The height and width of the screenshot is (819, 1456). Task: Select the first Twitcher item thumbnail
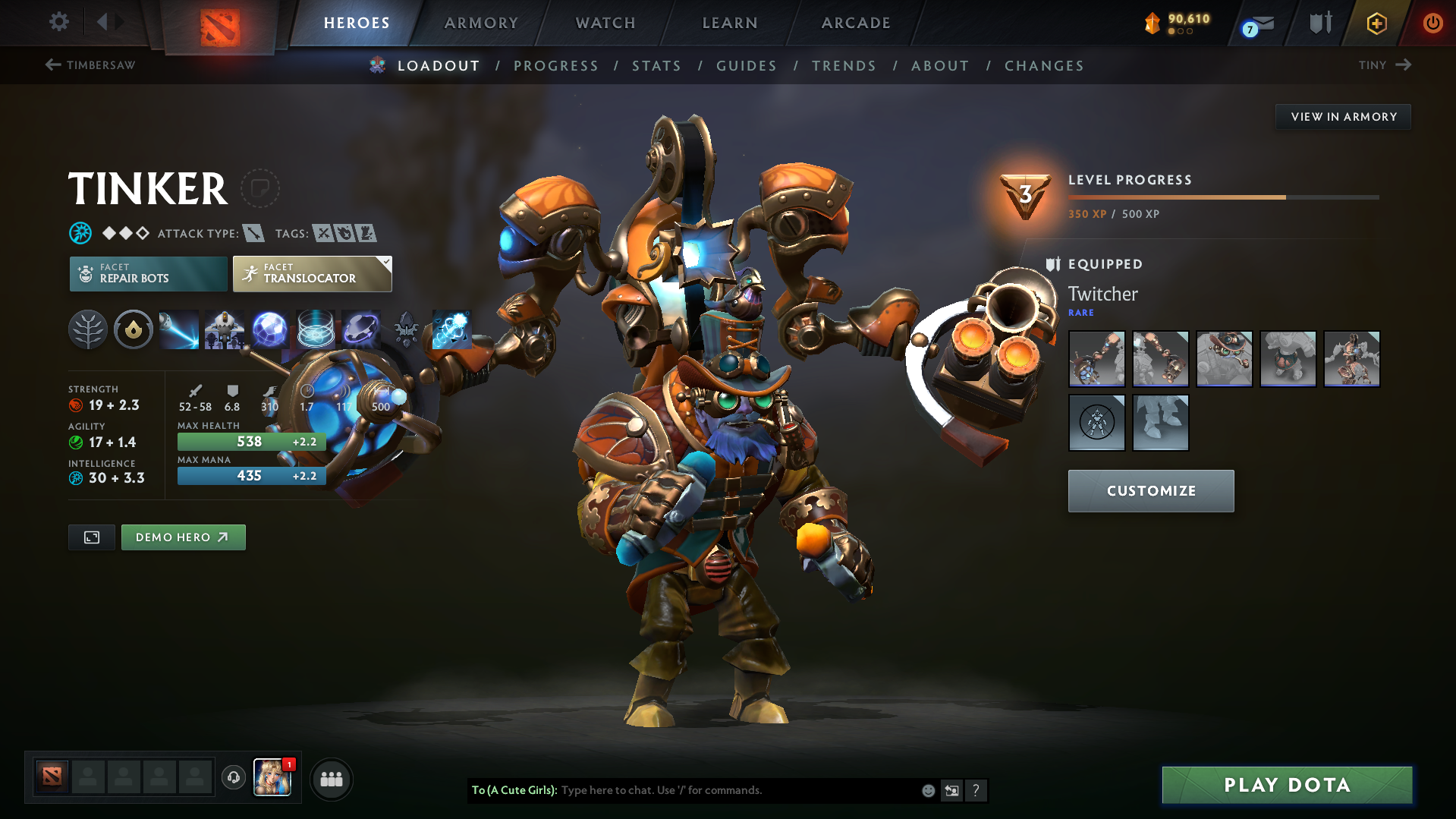(1096, 358)
